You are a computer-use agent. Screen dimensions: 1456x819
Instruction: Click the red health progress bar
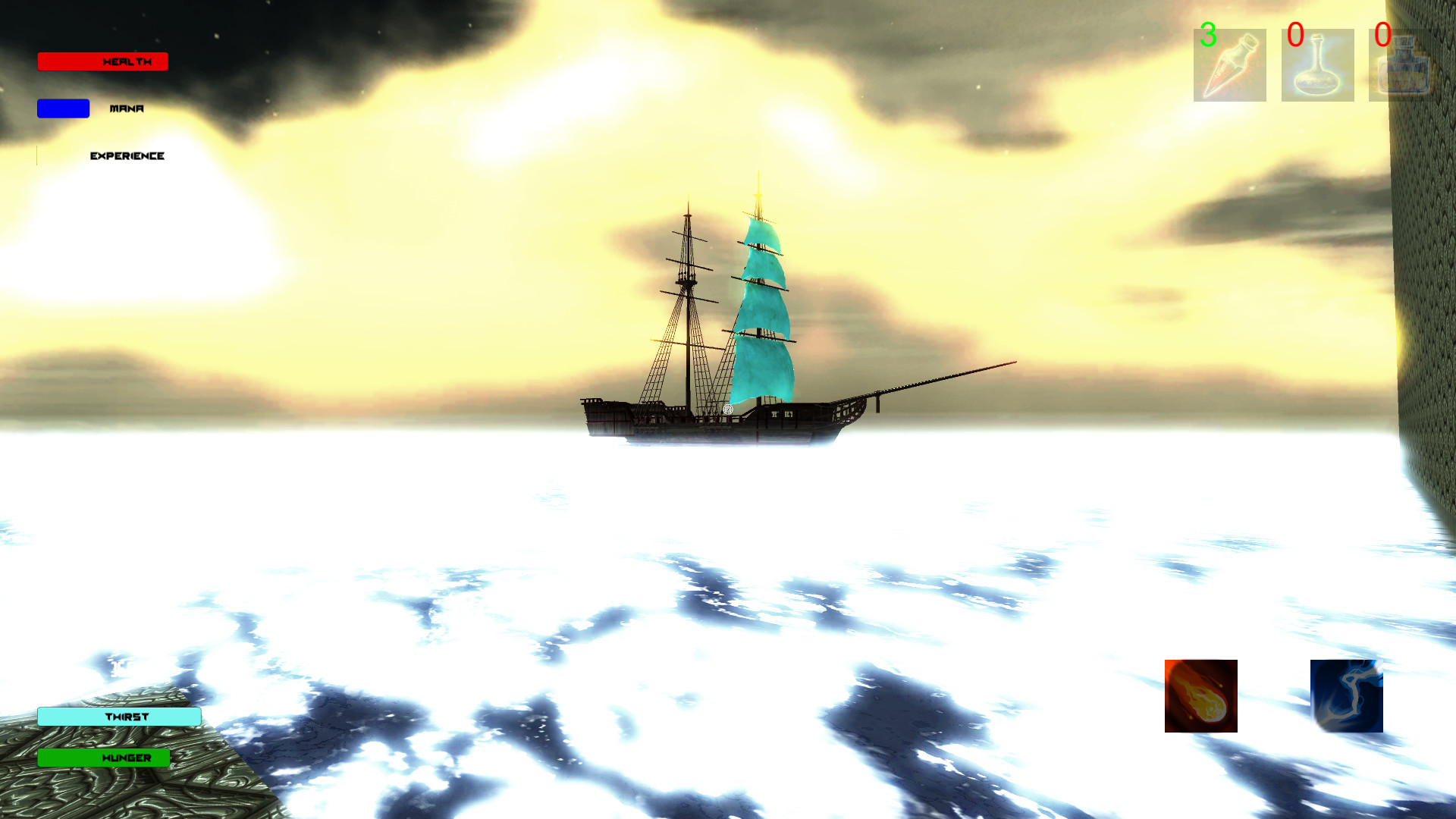(x=102, y=61)
